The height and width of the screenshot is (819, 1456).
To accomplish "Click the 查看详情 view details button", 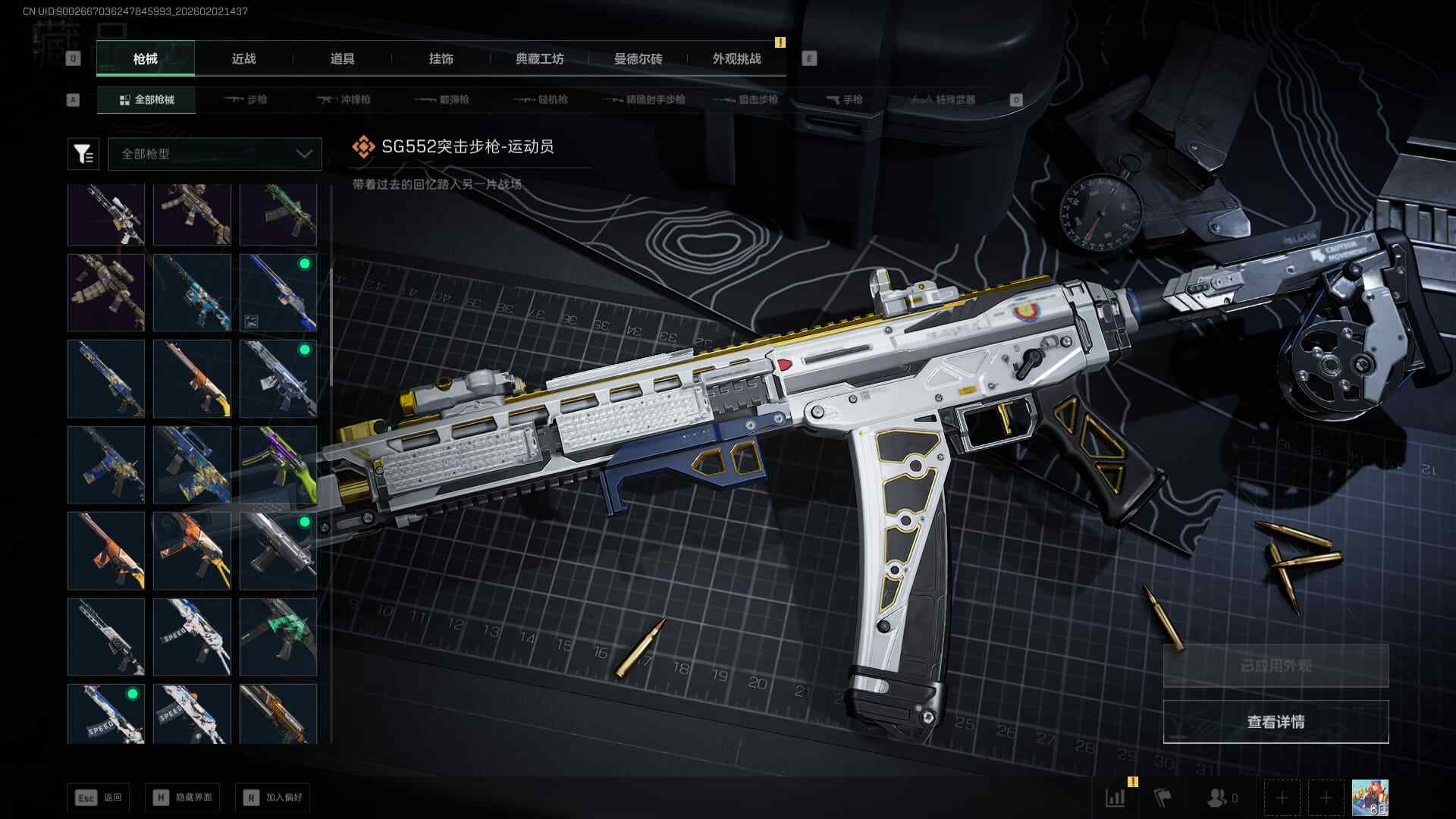I will 1276,722.
